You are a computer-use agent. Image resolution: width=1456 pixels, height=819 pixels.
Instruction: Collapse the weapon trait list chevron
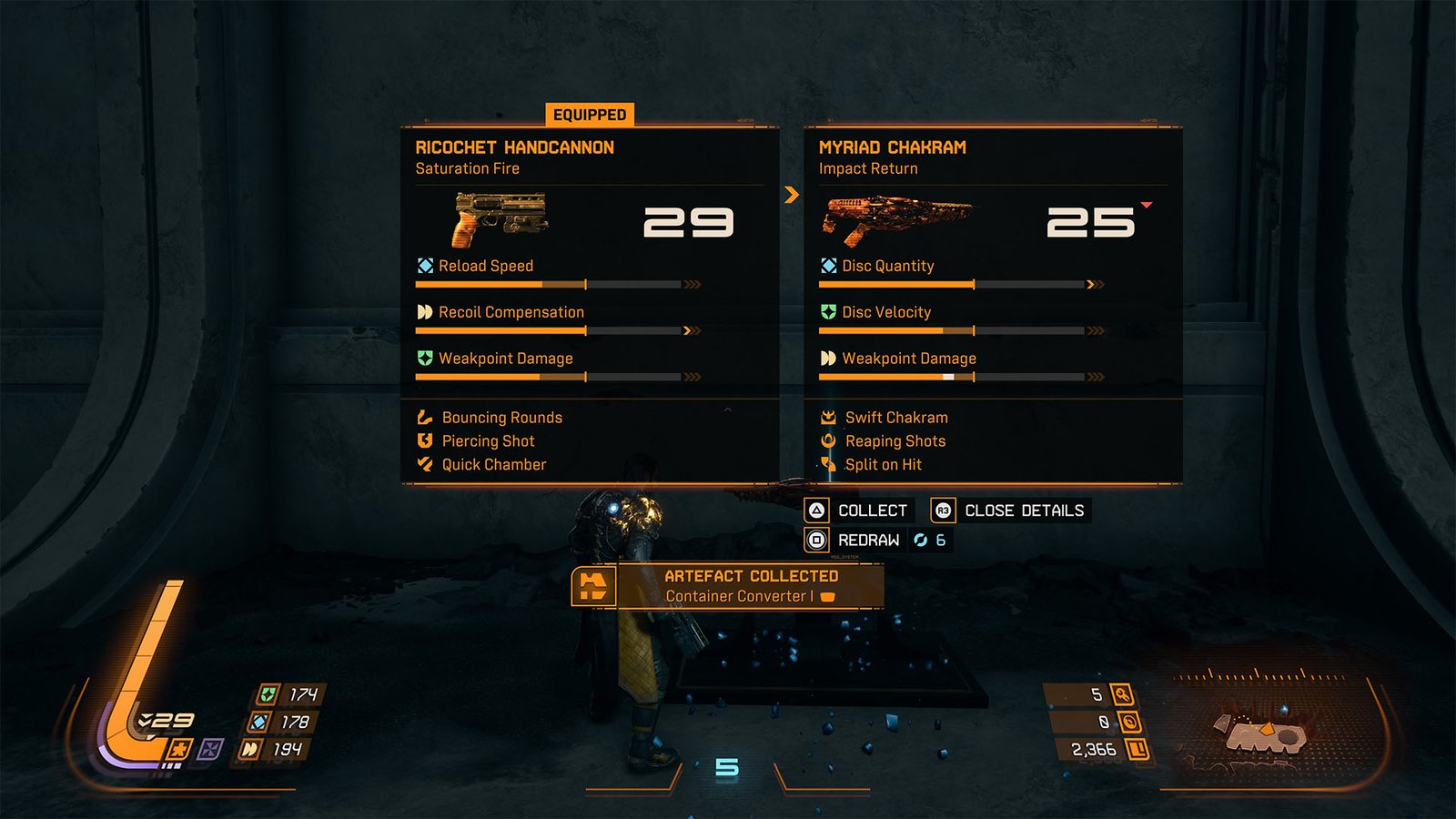pyautogui.click(x=725, y=410)
